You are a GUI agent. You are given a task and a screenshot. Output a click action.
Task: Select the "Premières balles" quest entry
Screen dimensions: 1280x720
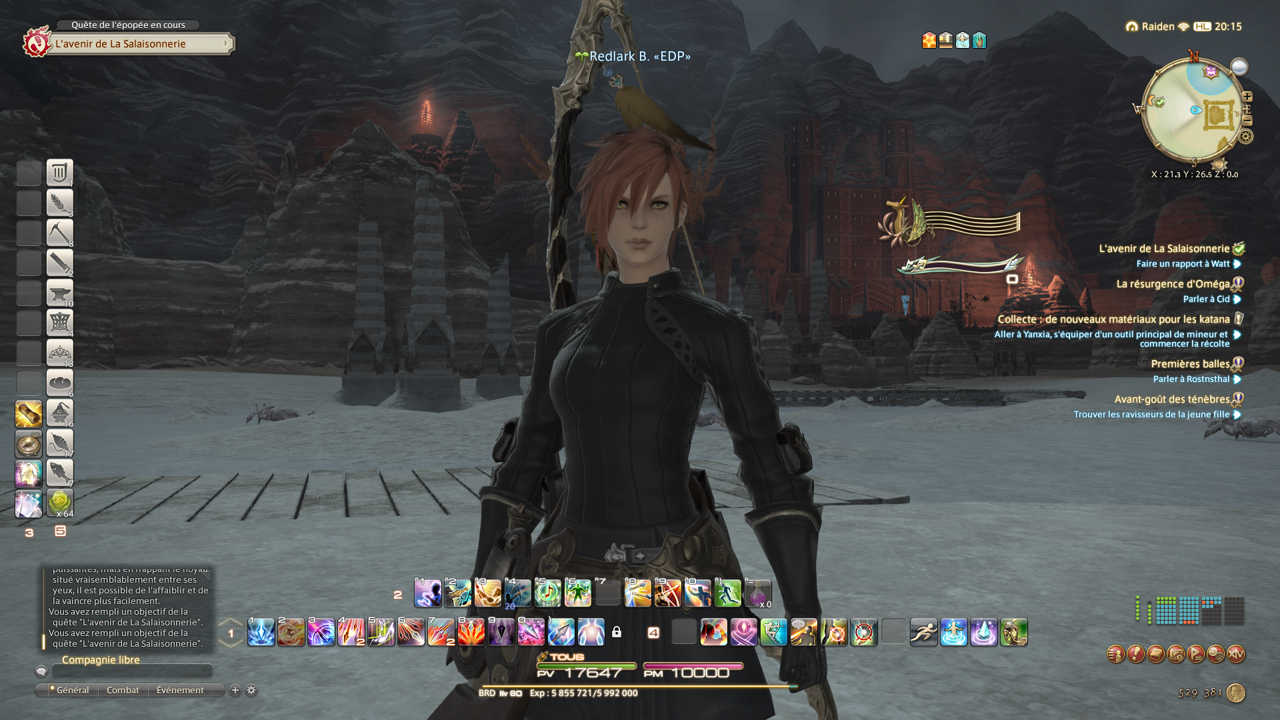[1190, 364]
